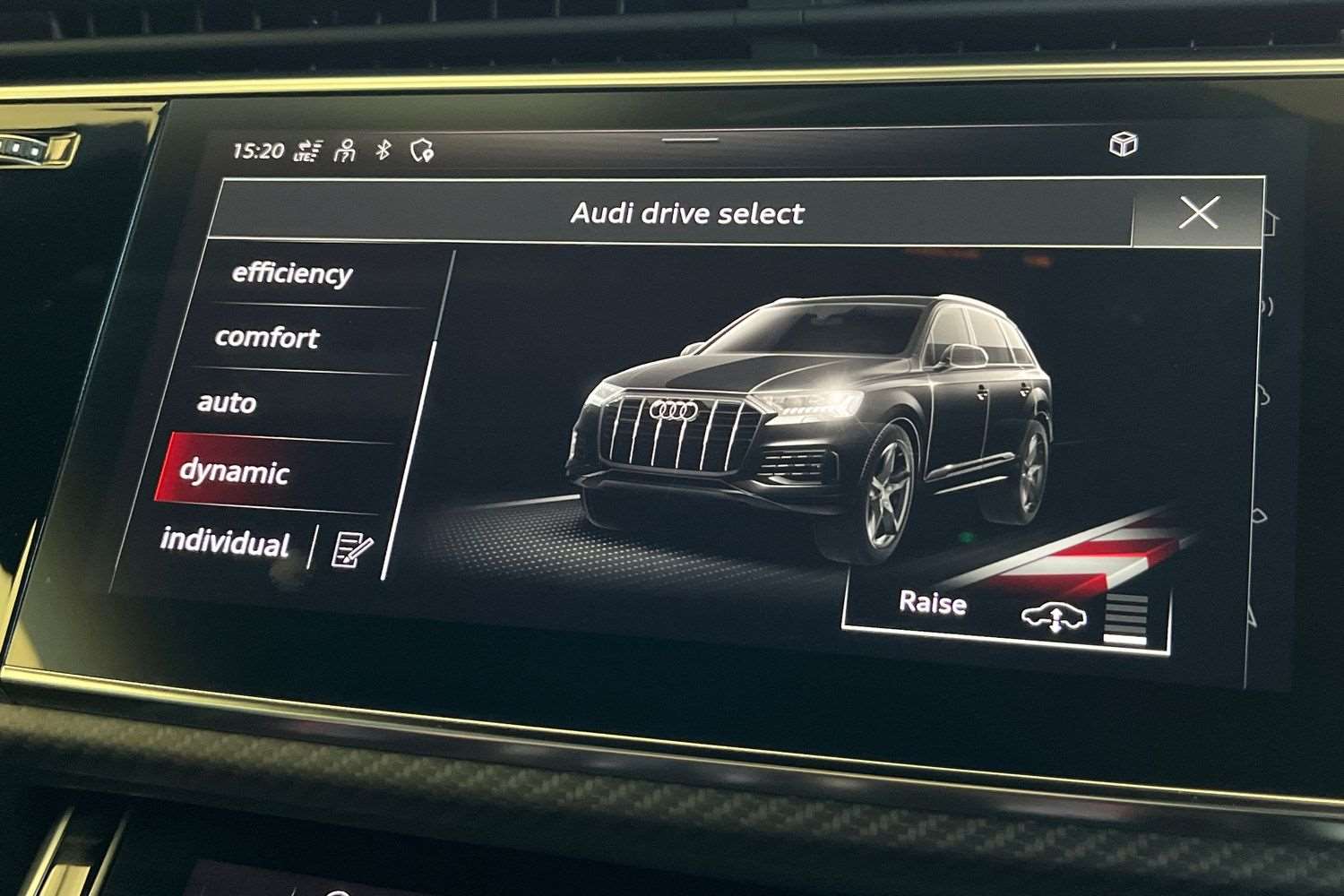
Task: Tap the drag handle above the title
Action: point(690,140)
